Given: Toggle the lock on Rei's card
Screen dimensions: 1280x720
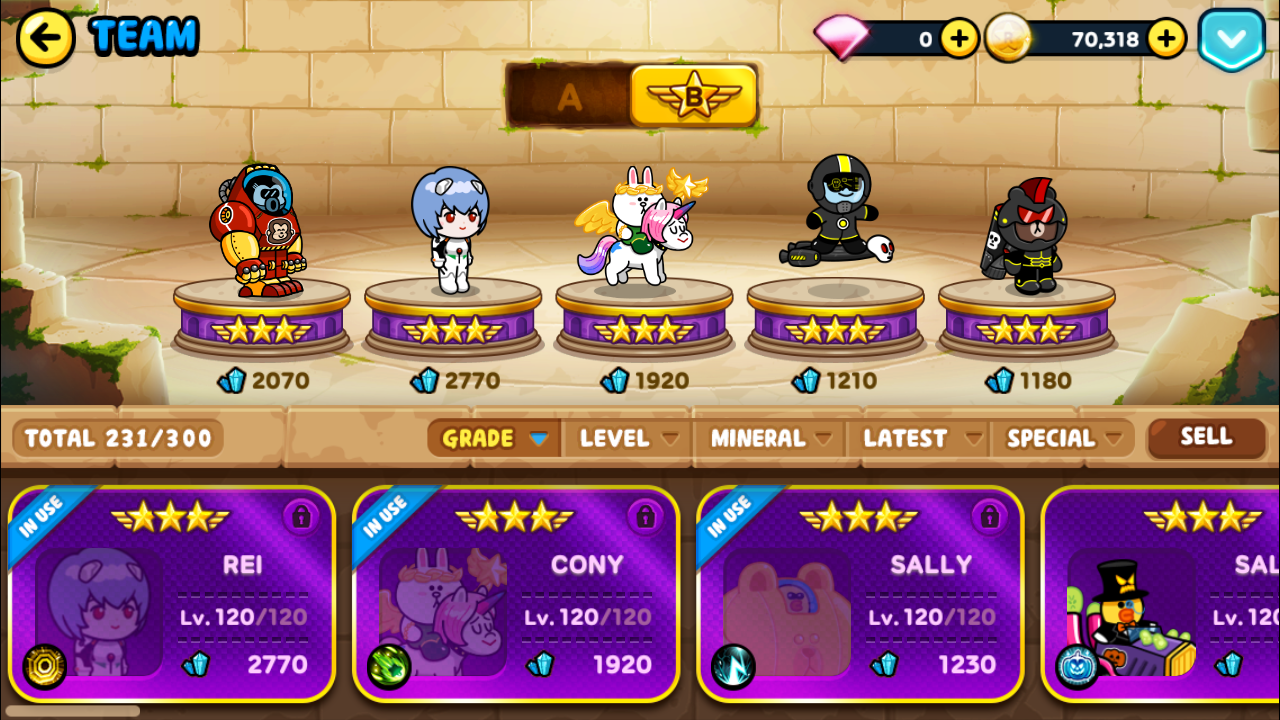Looking at the screenshot, I should click(x=301, y=516).
